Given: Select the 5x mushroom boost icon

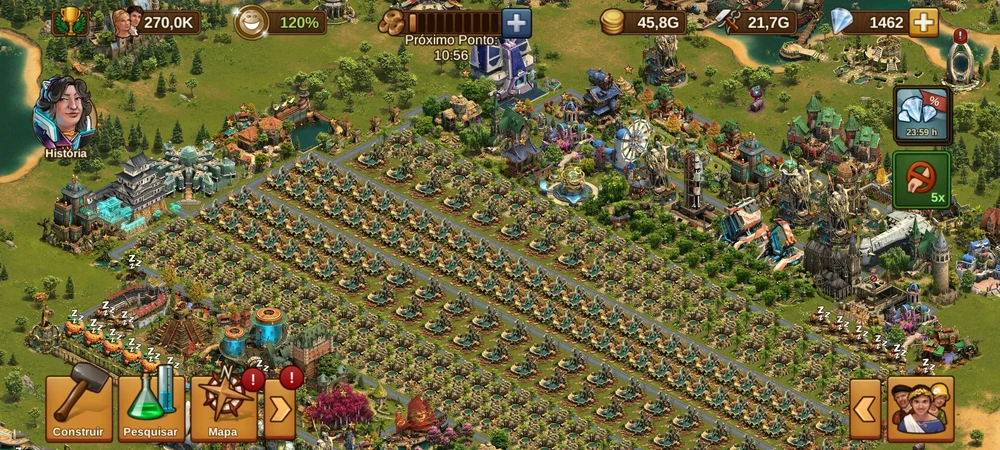Looking at the screenshot, I should [x=921, y=179].
